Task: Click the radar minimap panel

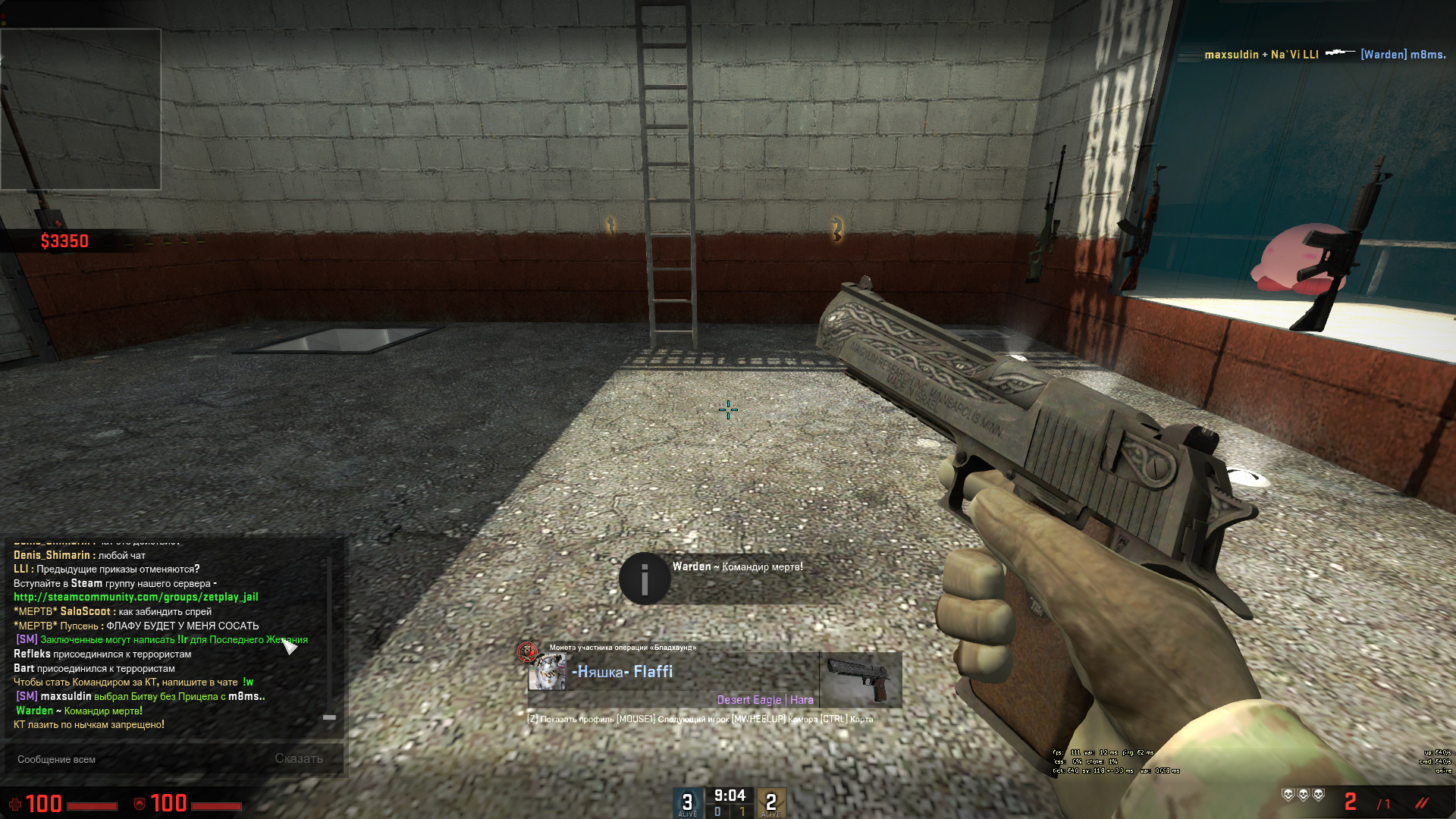Action: click(x=80, y=109)
